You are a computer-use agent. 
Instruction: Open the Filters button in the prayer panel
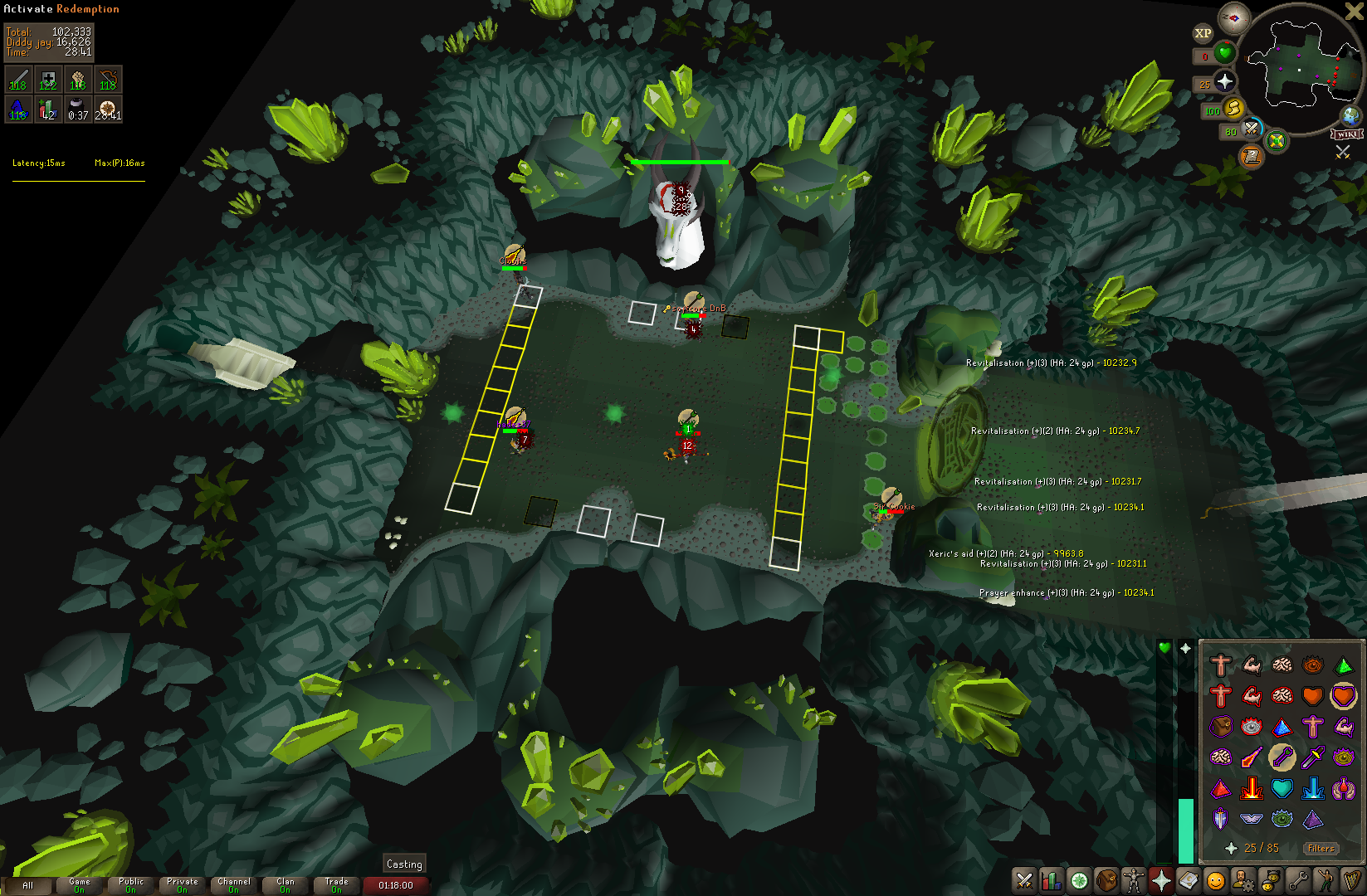pyautogui.click(x=1321, y=848)
